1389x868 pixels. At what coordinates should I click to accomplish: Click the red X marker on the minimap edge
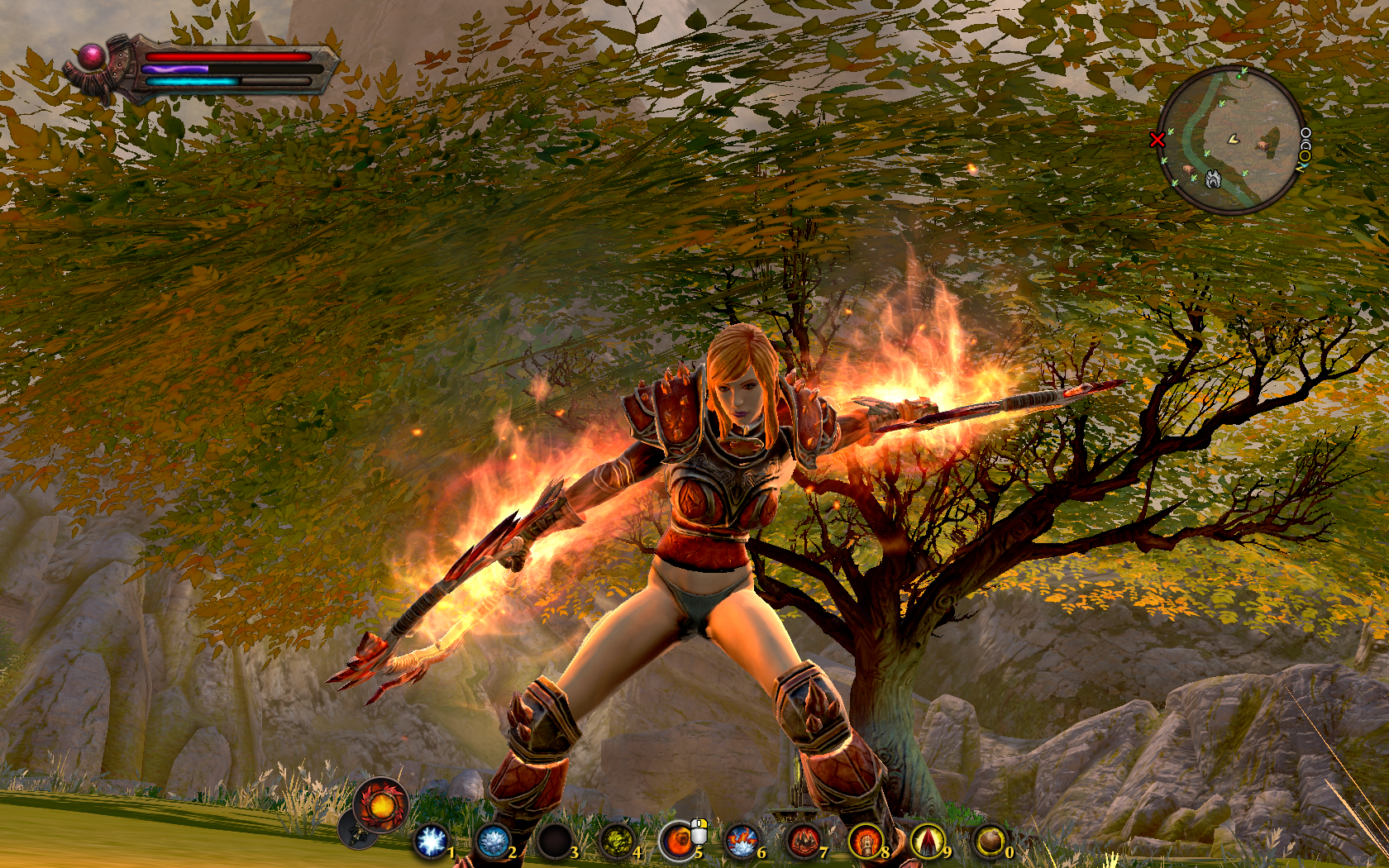coord(1157,140)
